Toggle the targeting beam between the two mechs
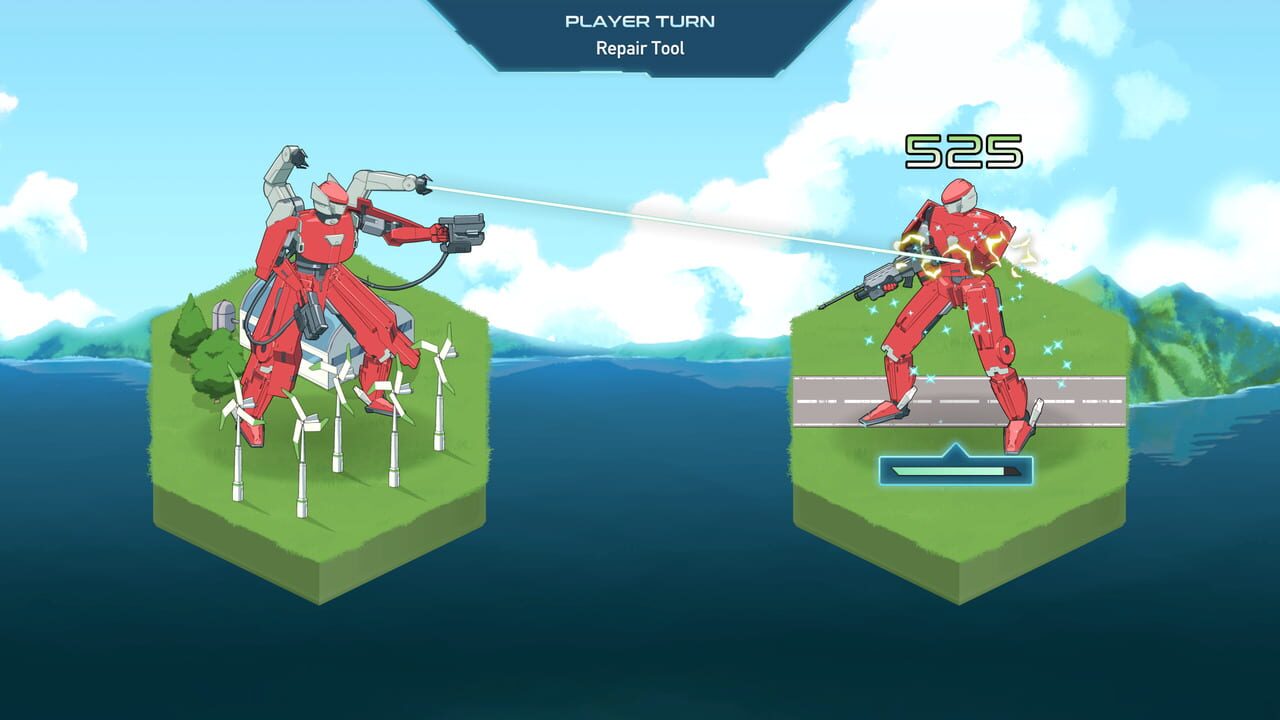1280x720 pixels. (x=650, y=215)
